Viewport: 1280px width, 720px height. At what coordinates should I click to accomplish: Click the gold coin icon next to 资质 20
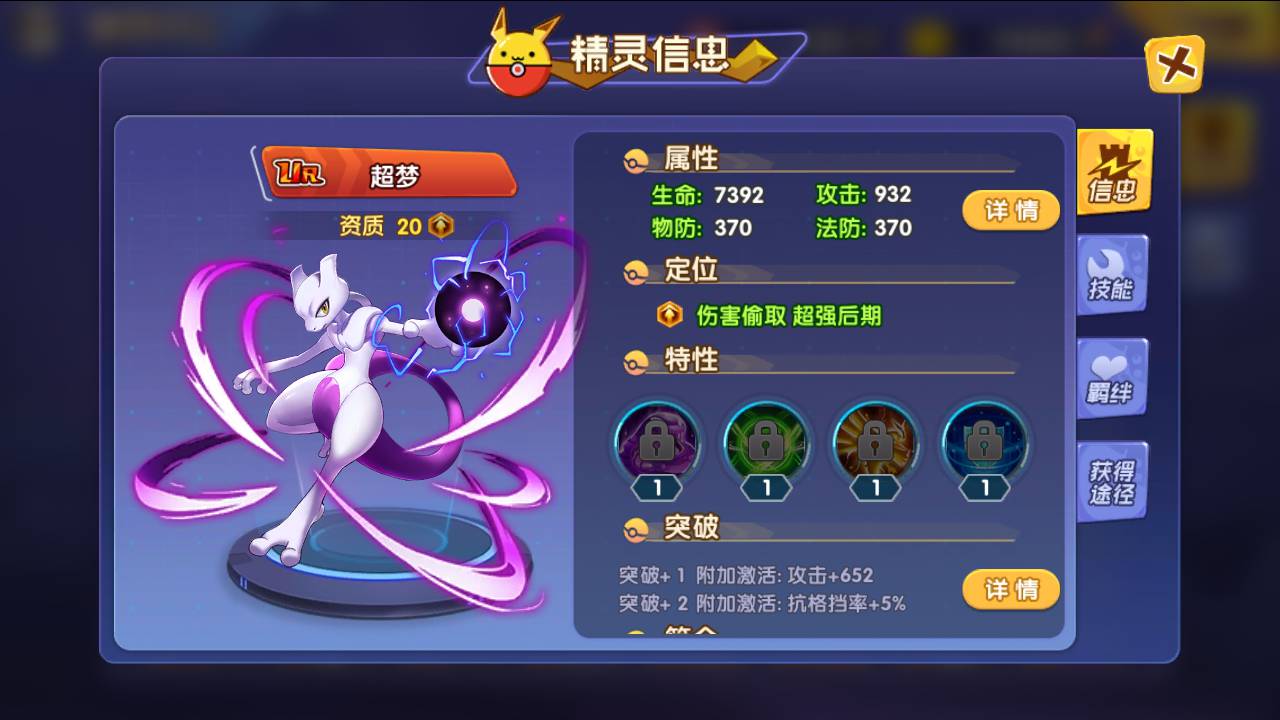coord(440,226)
